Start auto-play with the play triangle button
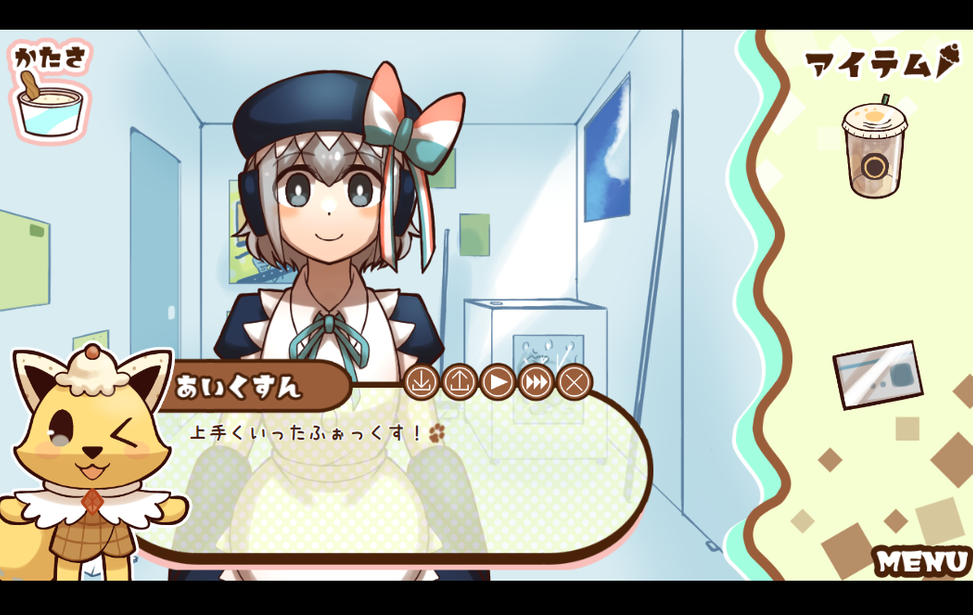 (498, 382)
